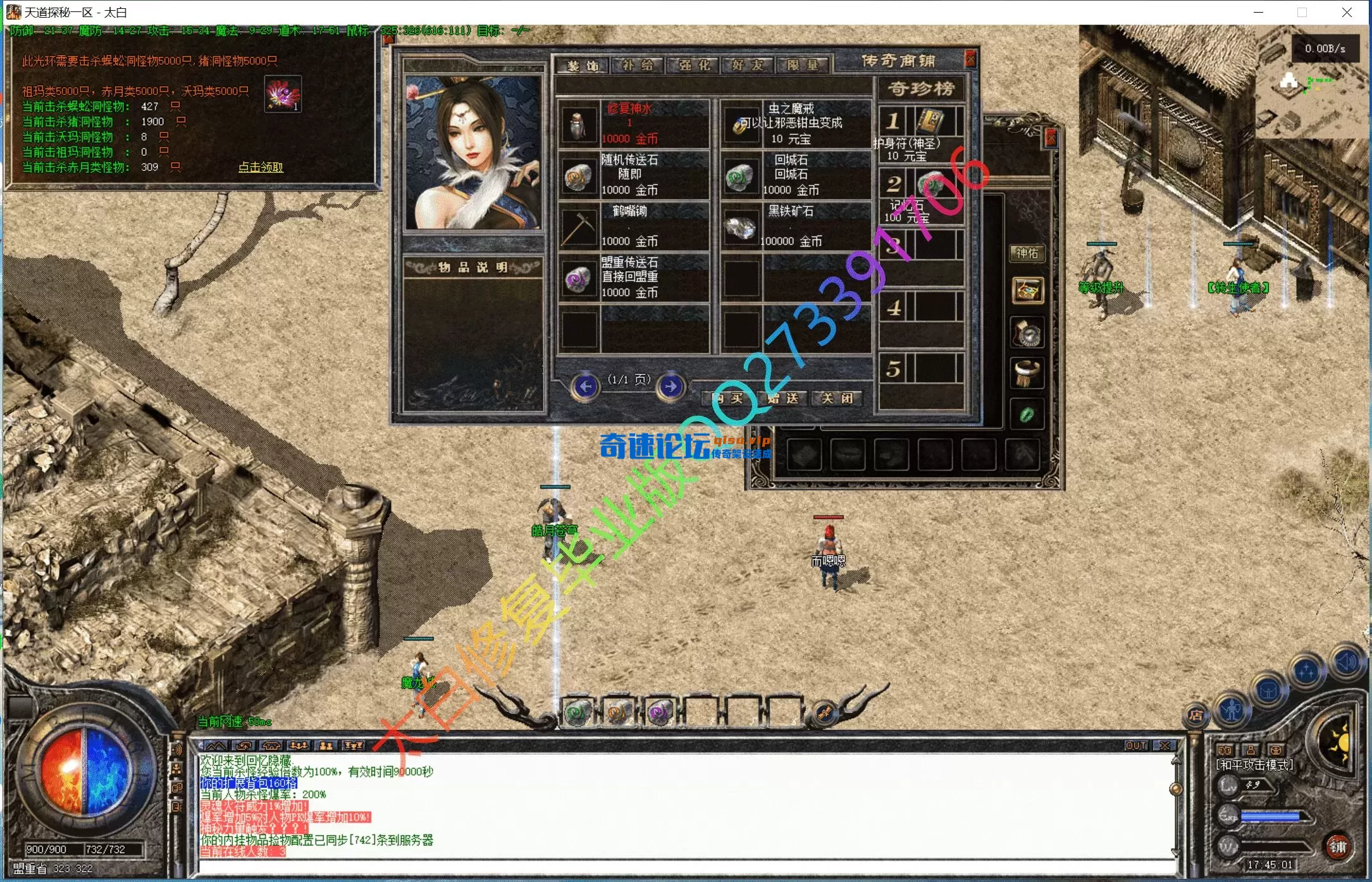Select the 护身符(神圣) item in 奇珍榜

[921, 134]
